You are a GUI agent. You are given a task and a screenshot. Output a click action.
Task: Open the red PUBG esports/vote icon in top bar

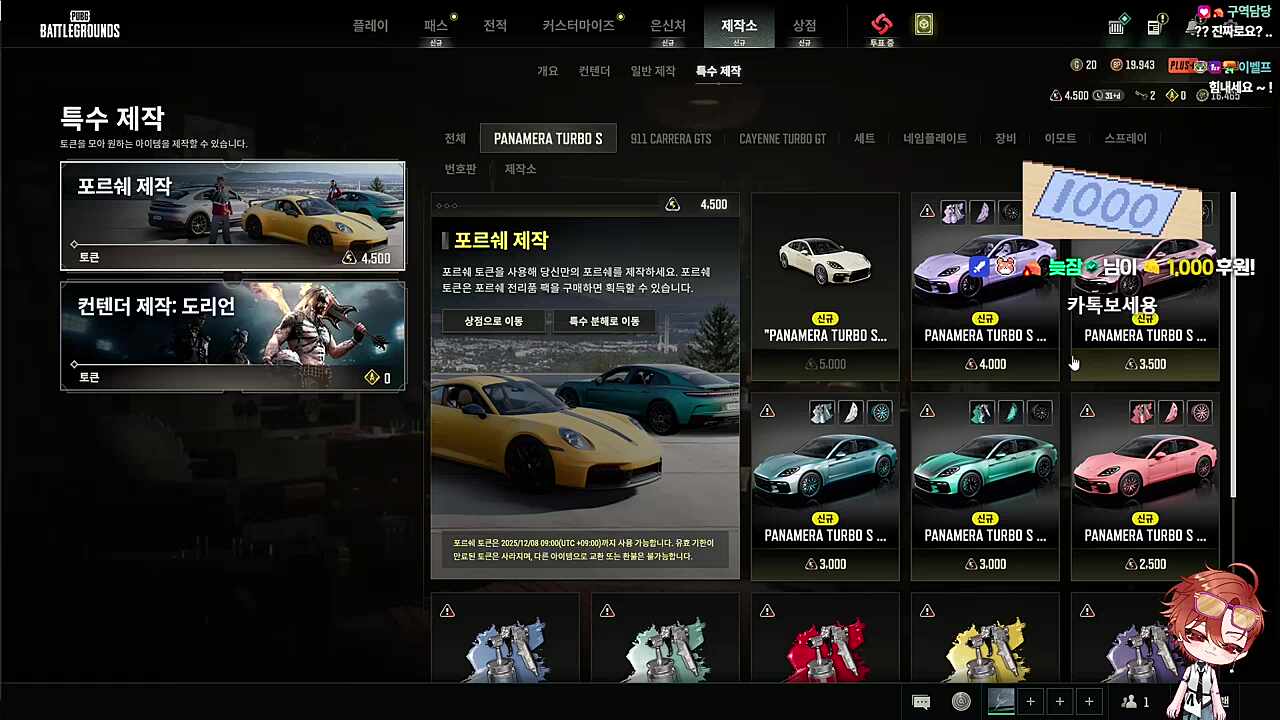point(881,26)
